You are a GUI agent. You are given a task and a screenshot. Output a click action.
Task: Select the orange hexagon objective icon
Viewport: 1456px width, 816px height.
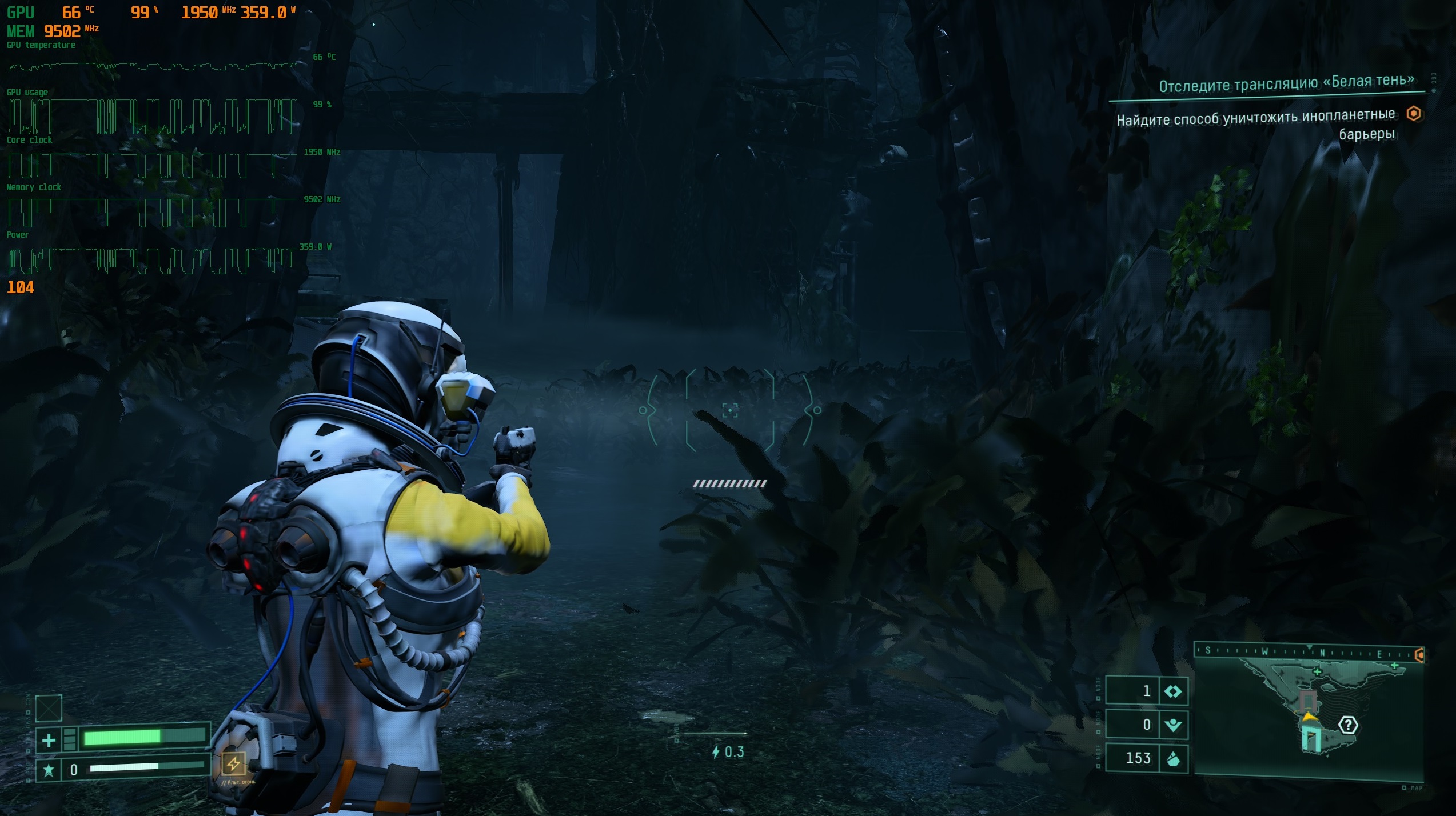1414,114
